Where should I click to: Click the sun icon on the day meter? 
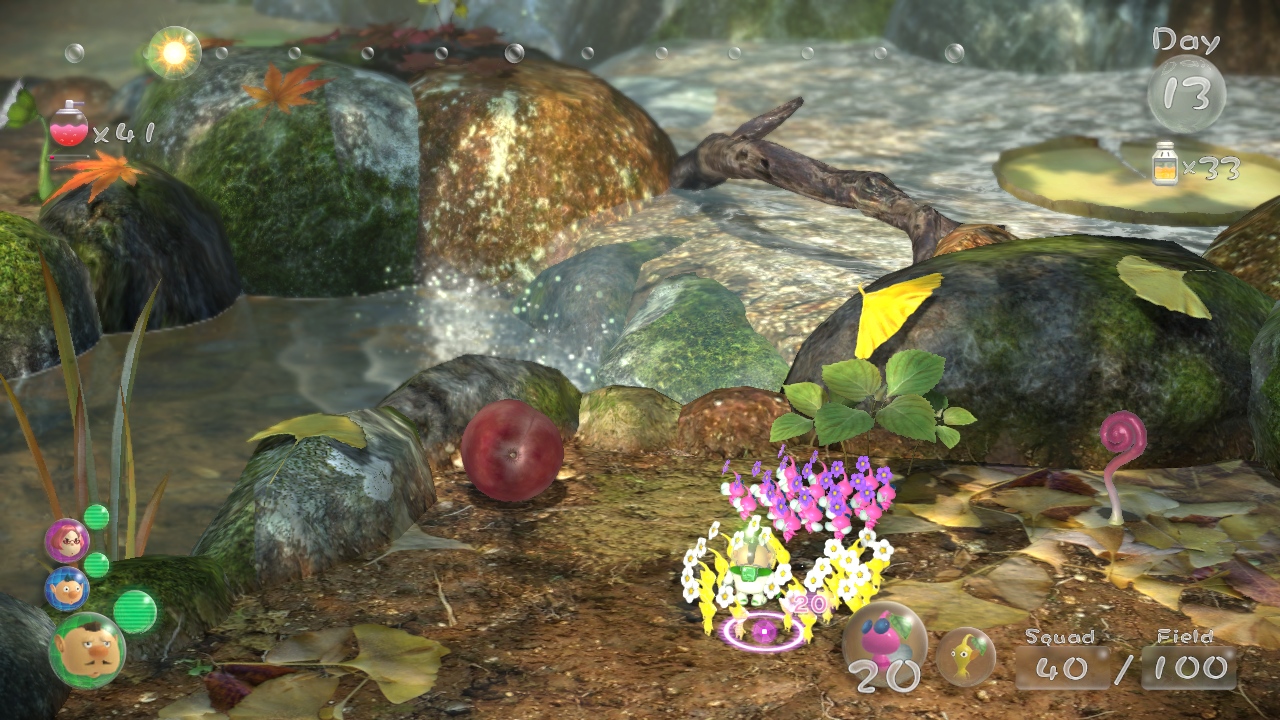click(x=174, y=52)
